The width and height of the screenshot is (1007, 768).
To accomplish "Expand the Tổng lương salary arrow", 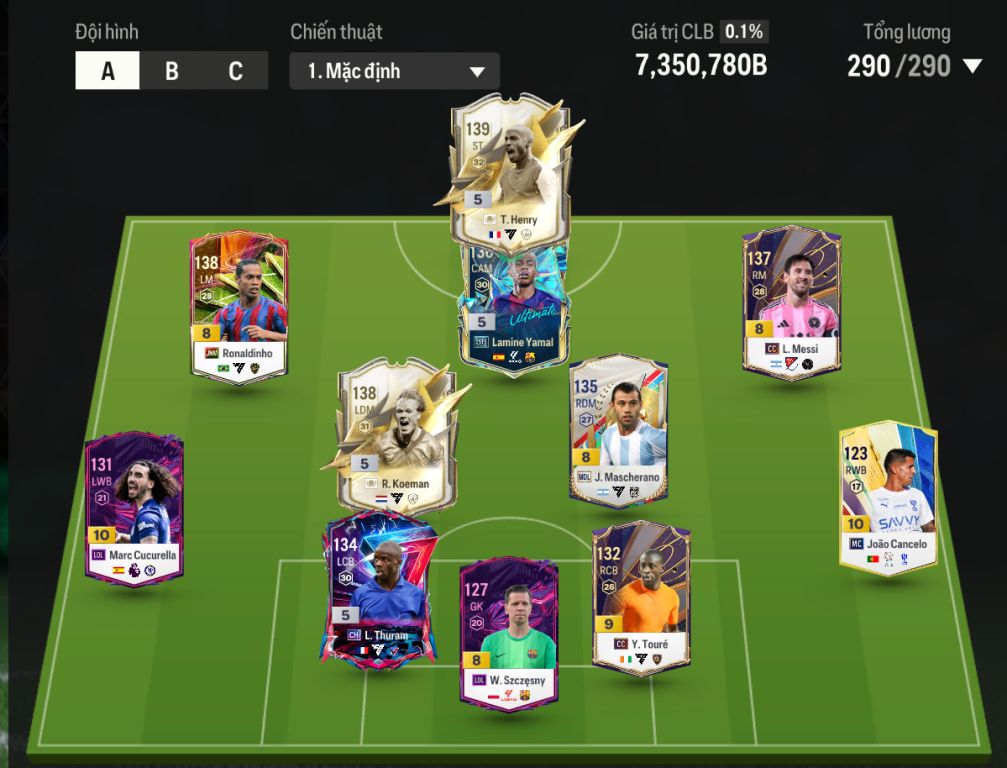I will point(972,67).
